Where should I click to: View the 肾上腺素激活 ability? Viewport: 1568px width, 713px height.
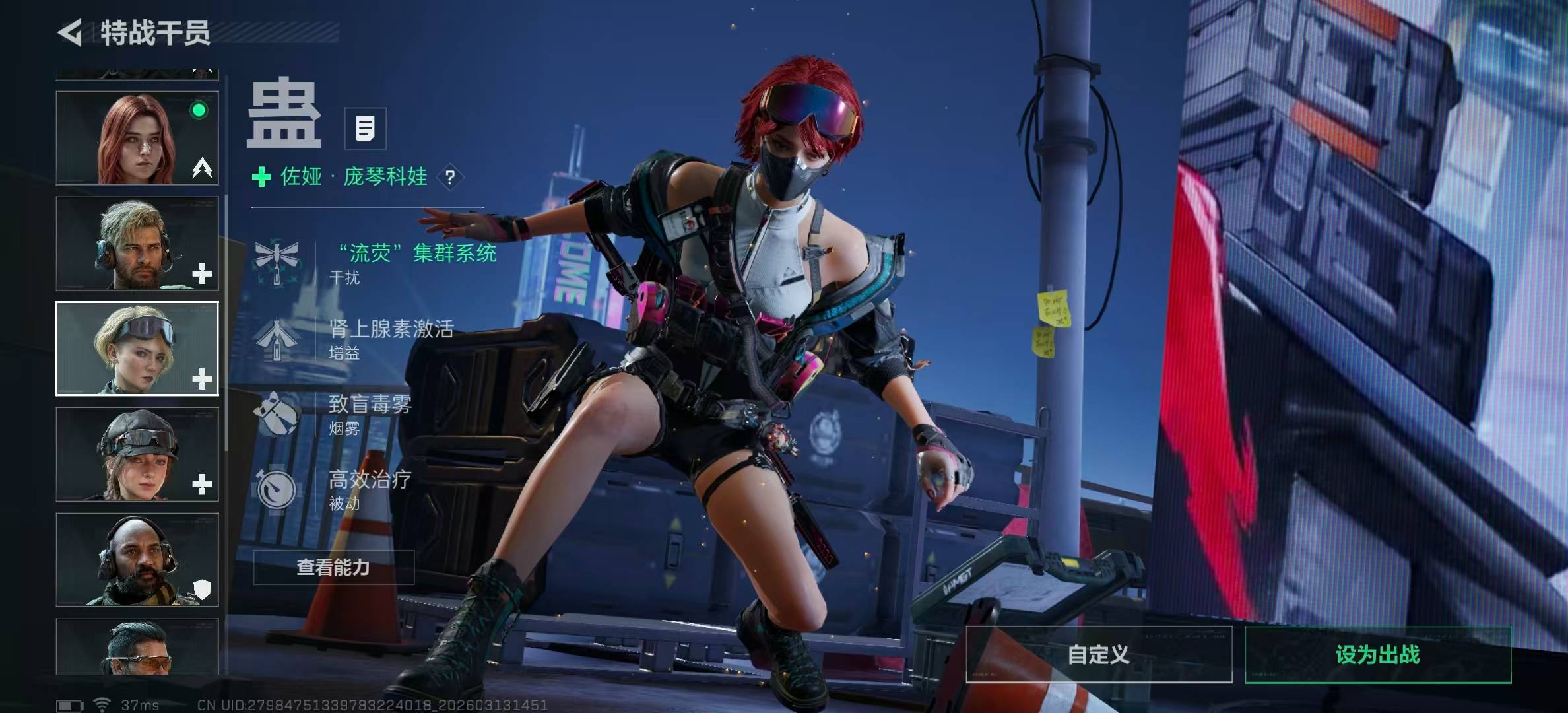(391, 337)
